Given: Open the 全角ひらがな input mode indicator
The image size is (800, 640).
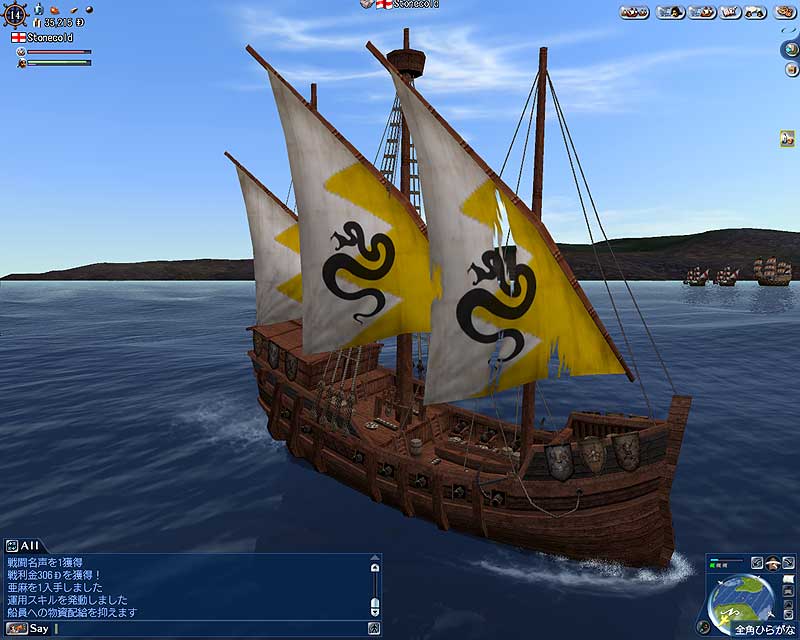Looking at the screenshot, I should [763, 630].
